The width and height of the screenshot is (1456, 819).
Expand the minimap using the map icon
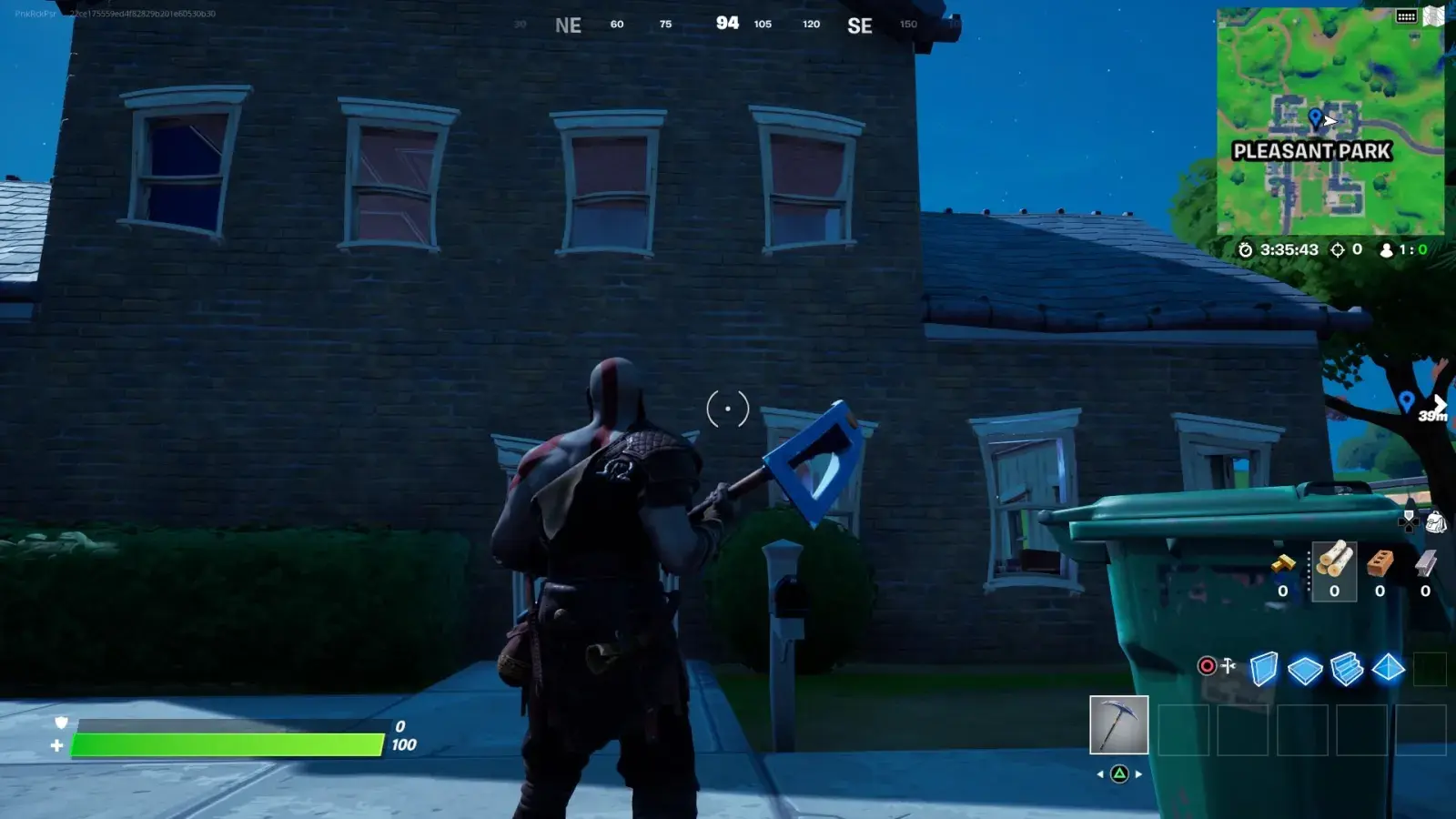tap(1434, 15)
